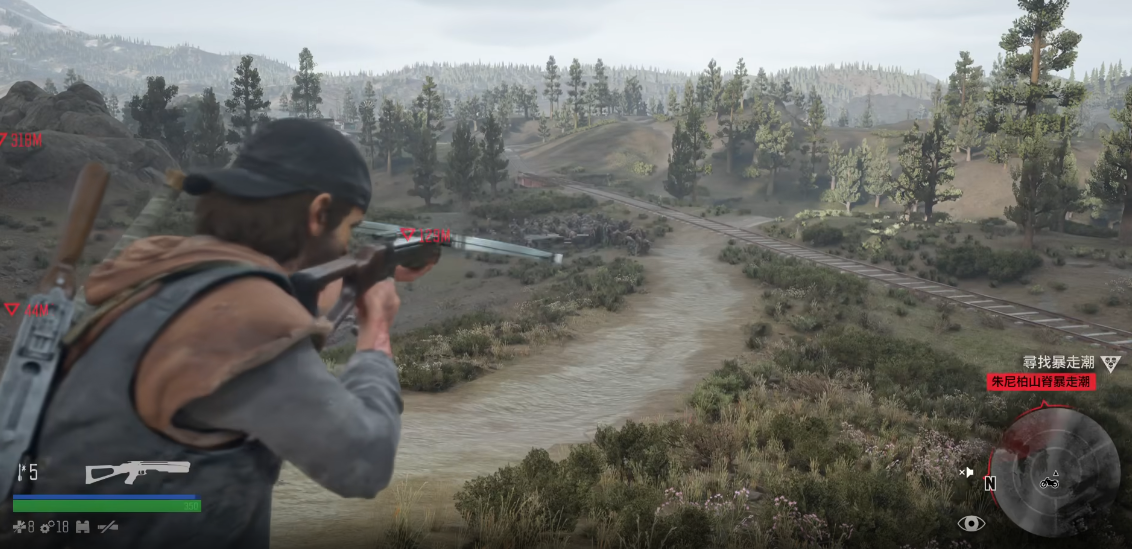
Task: Select the equipped crossbow weapon icon
Action: pyautogui.click(x=137, y=471)
